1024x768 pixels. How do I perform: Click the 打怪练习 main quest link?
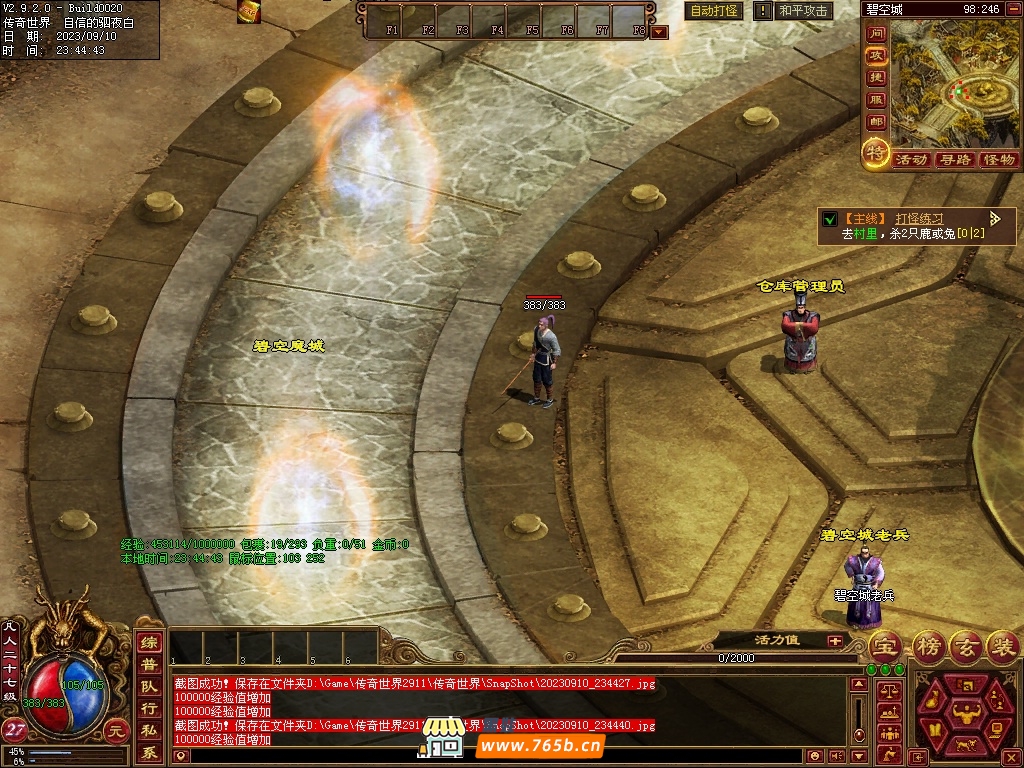point(919,218)
